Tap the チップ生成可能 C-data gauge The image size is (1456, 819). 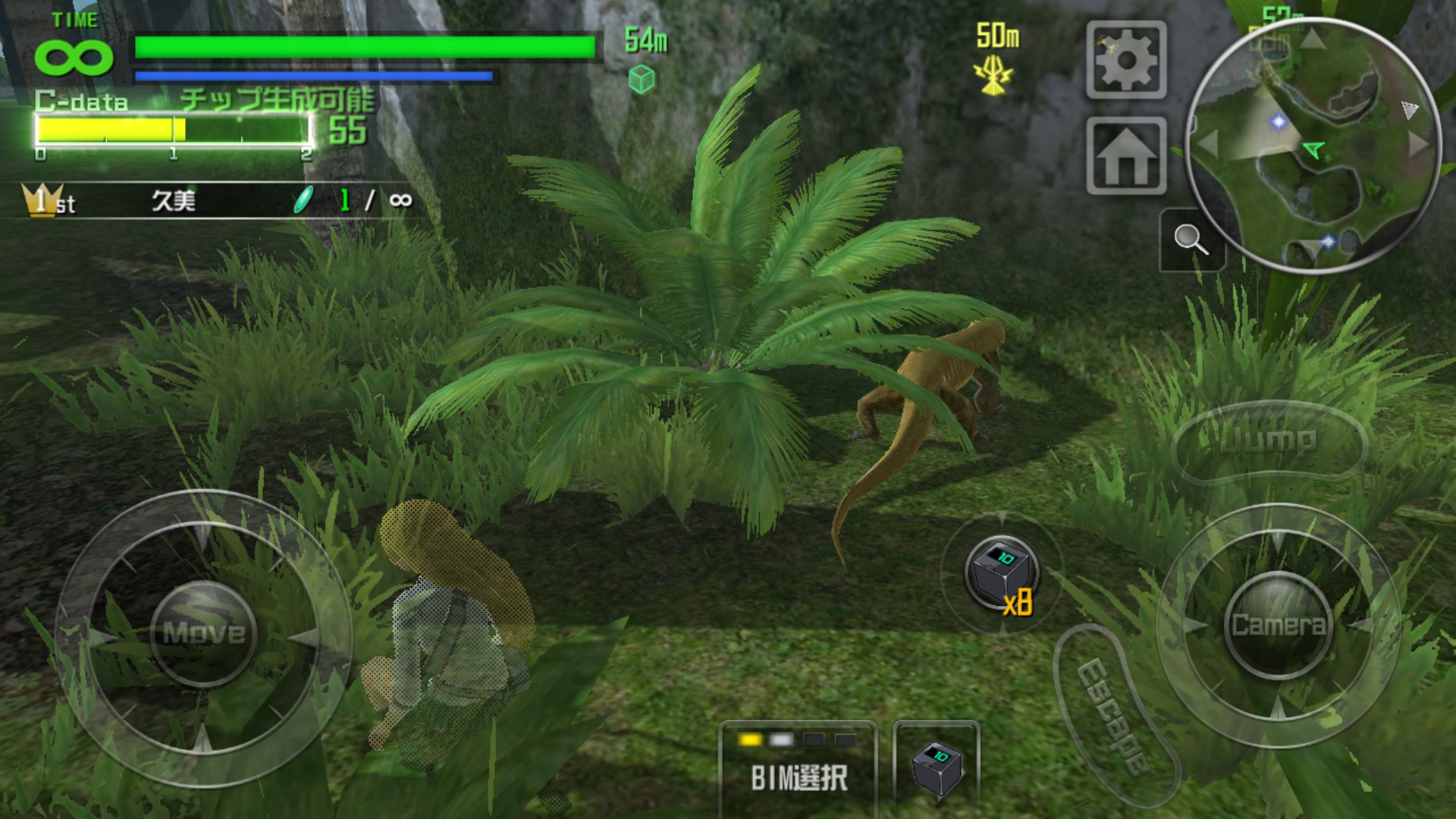coord(173,130)
